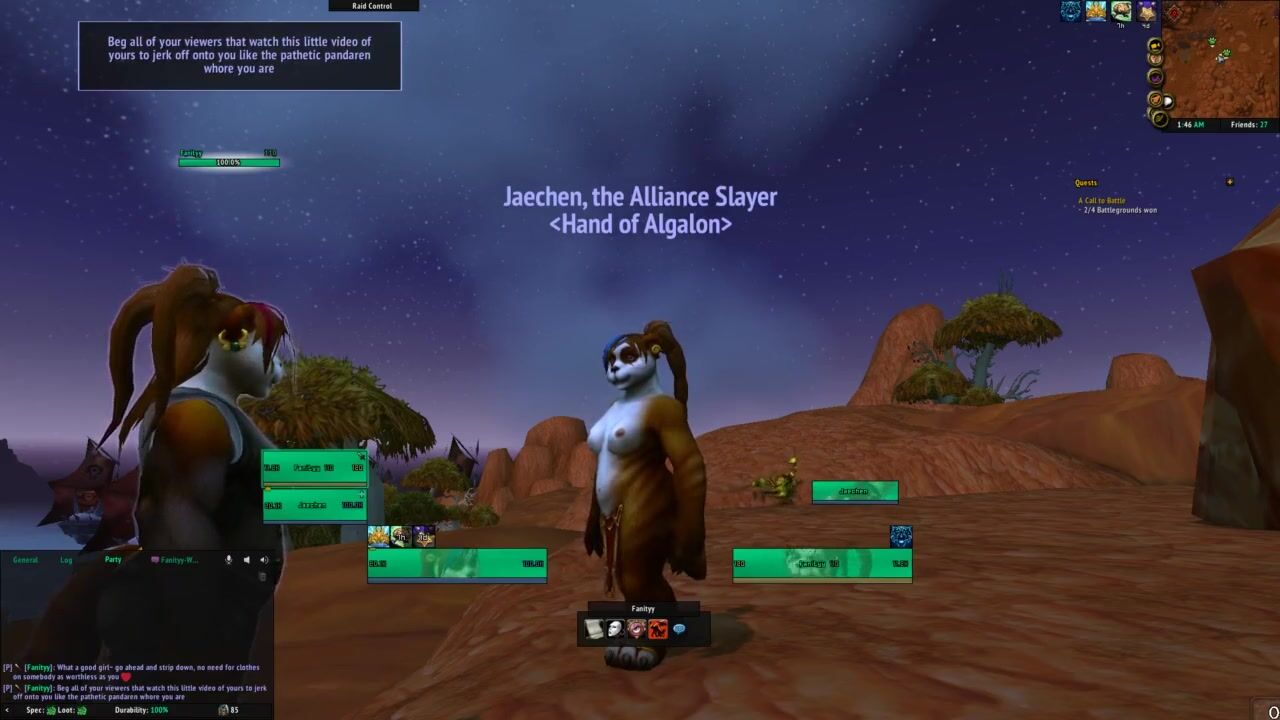Click the white mask icon under Fanityy
The width and height of the screenshot is (1280, 720).
615,629
